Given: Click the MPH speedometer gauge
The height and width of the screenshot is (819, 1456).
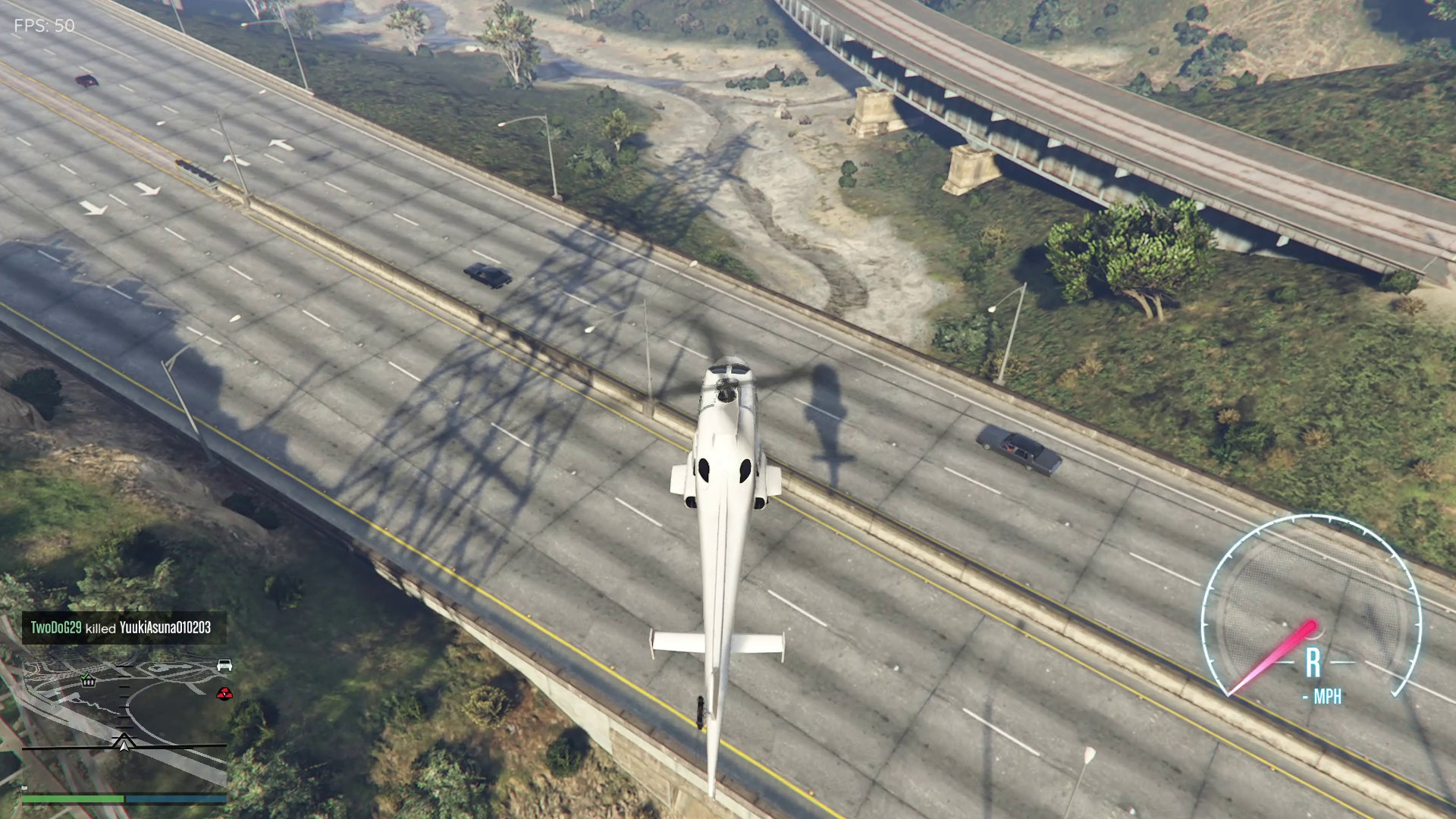Looking at the screenshot, I should click(x=1311, y=607).
